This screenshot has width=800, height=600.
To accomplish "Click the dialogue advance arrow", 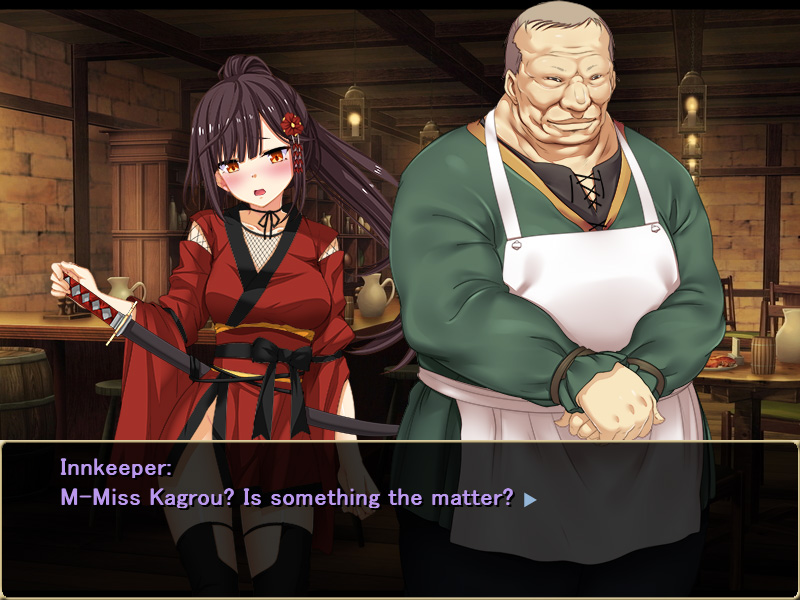I will click(x=530, y=499).
